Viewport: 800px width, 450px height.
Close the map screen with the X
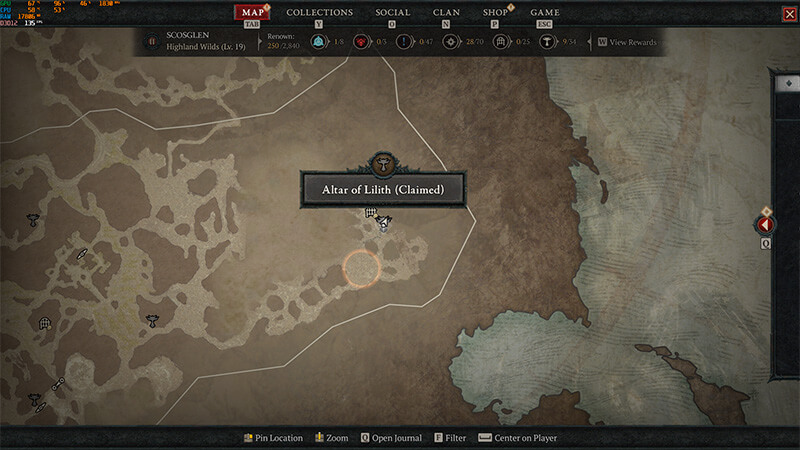[789, 14]
